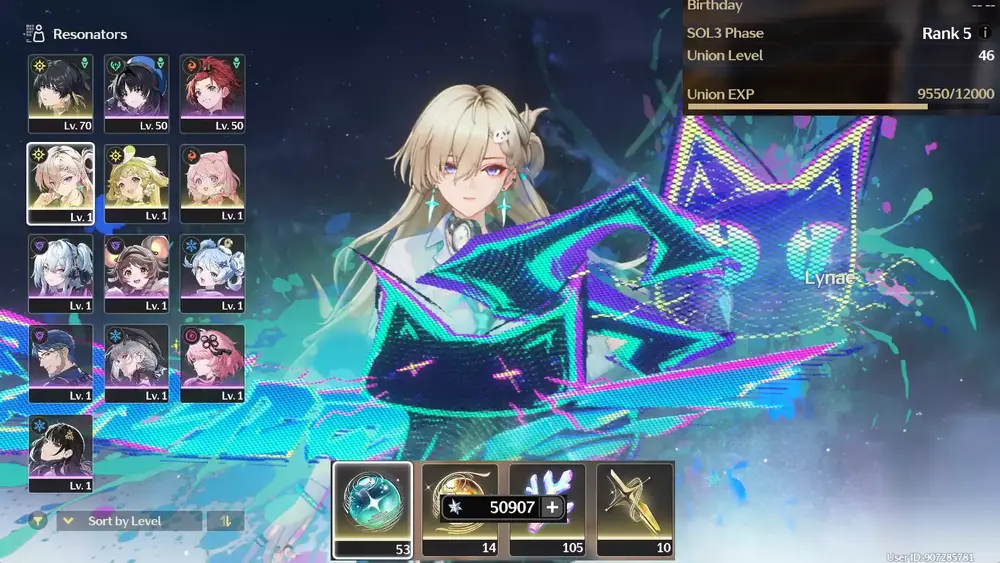Choose the silver-haired twin-tail resonator

pyautogui.click(x=61, y=272)
